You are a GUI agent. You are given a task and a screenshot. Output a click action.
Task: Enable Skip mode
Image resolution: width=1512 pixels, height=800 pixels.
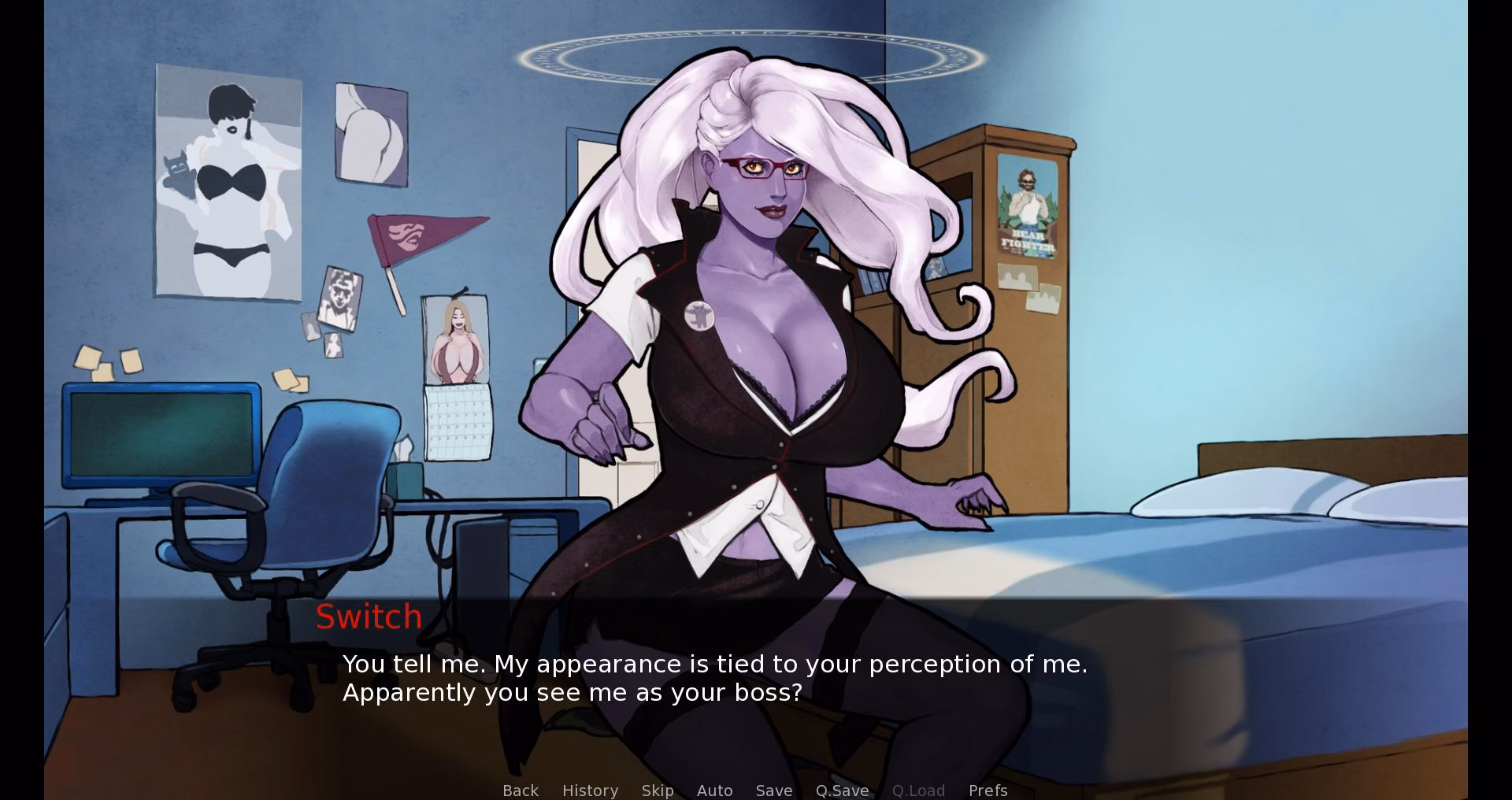click(658, 791)
